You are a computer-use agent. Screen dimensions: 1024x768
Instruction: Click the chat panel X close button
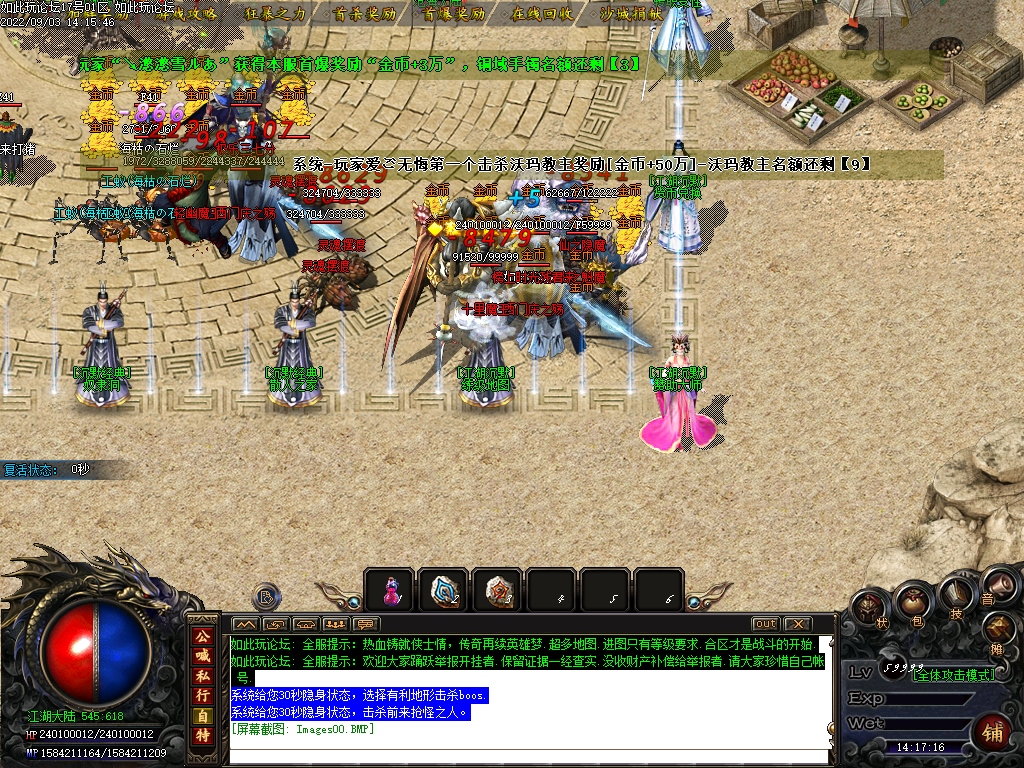pyautogui.click(x=797, y=624)
